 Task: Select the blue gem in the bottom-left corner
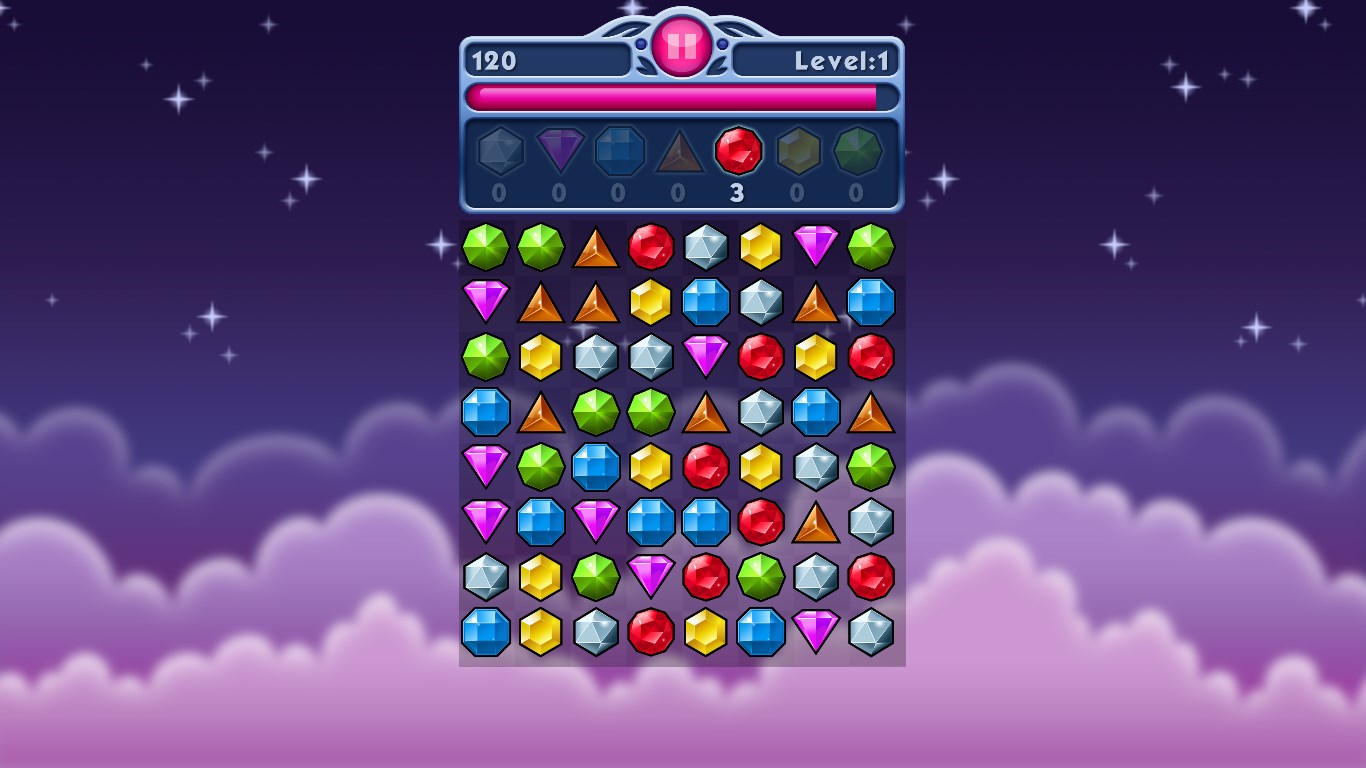[486, 632]
